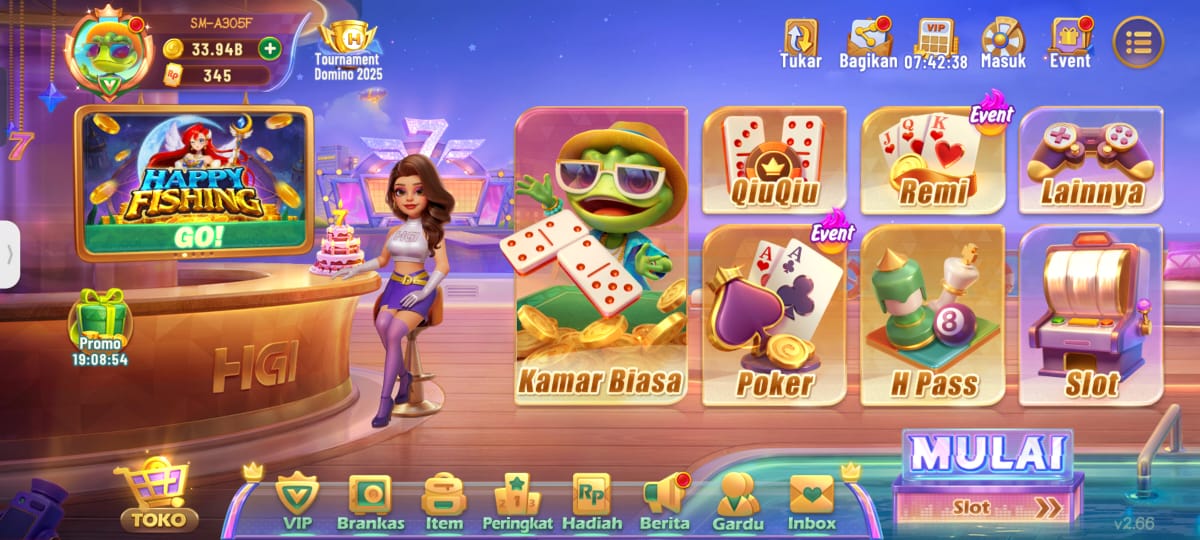Open the H Pass tile
The width and height of the screenshot is (1200, 540).
[932, 315]
